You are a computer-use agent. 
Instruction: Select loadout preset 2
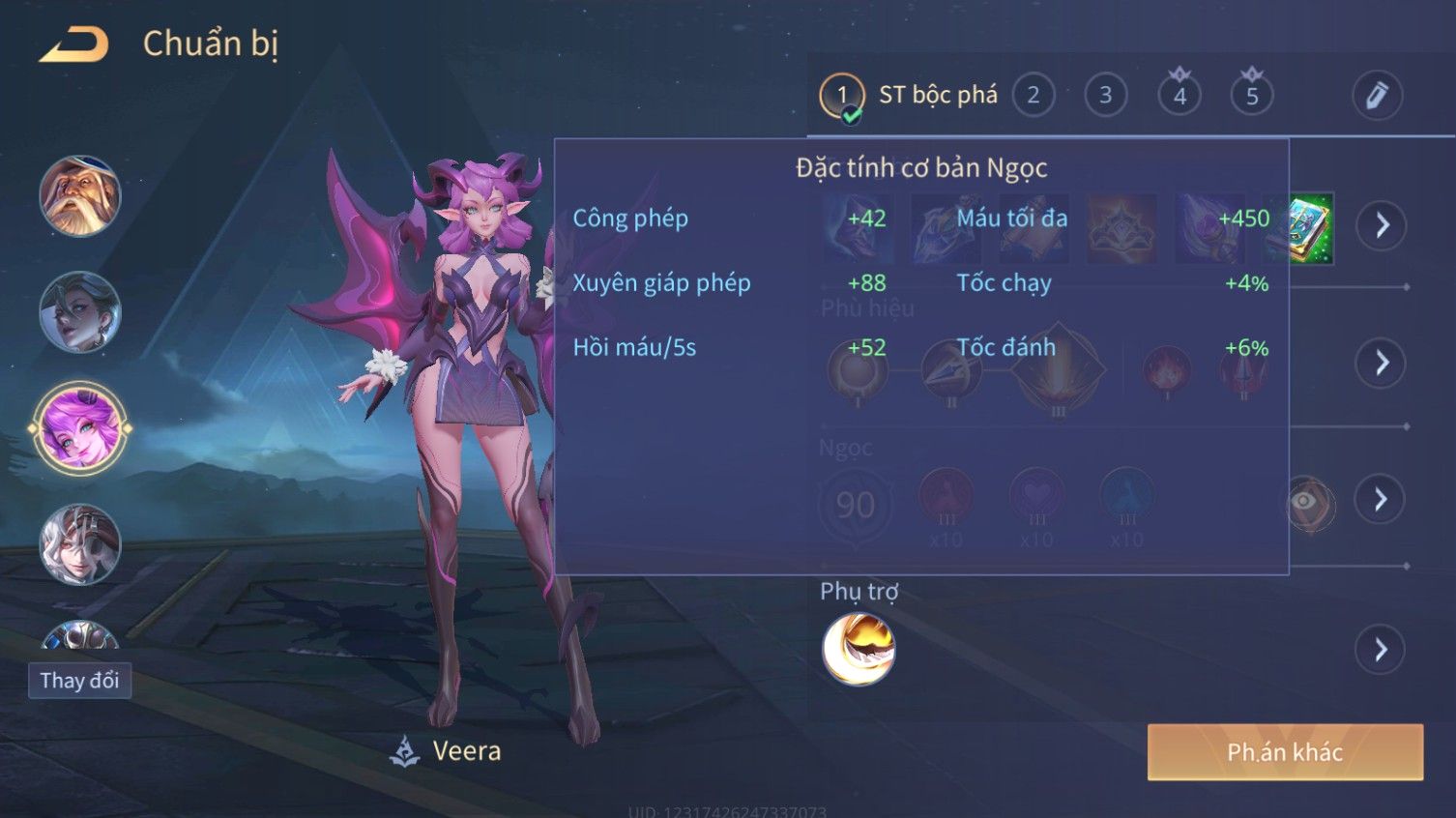pyautogui.click(x=1033, y=95)
